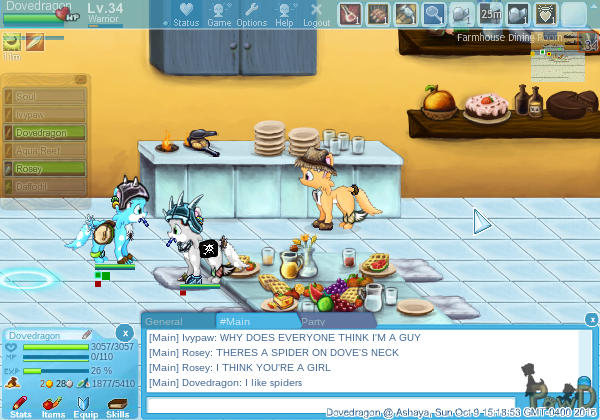
Task: Select Daffodil in the party list
Action: point(45,186)
